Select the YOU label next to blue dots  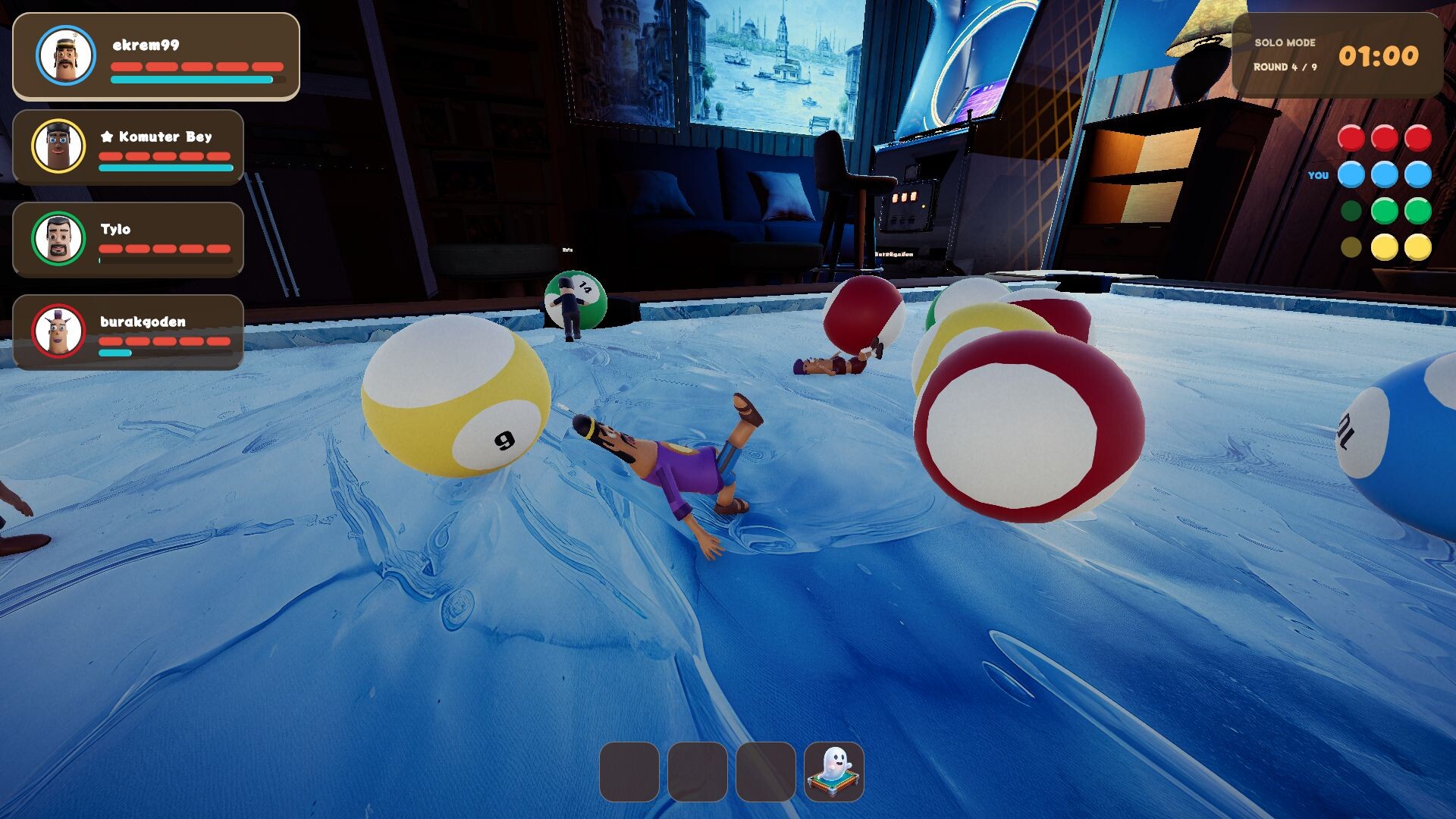1319,175
